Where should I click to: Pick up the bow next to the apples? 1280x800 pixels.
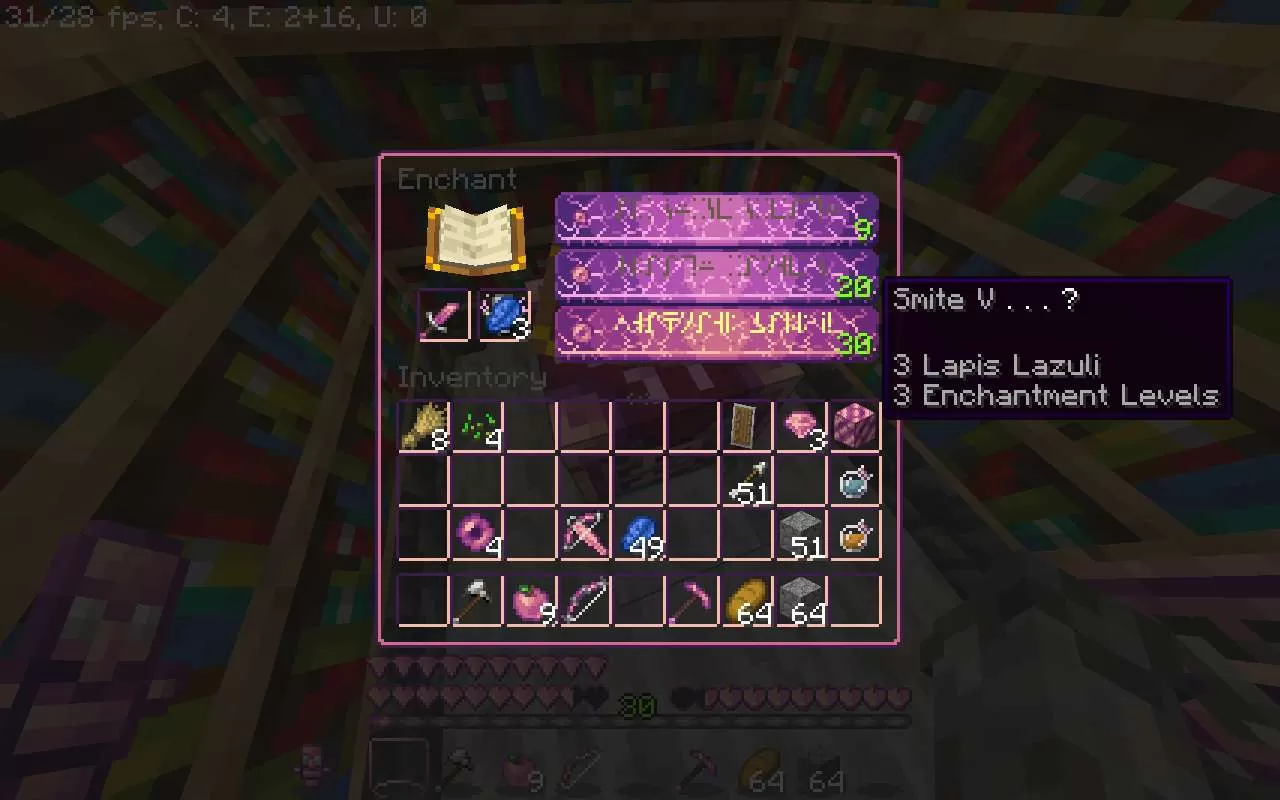(x=583, y=597)
